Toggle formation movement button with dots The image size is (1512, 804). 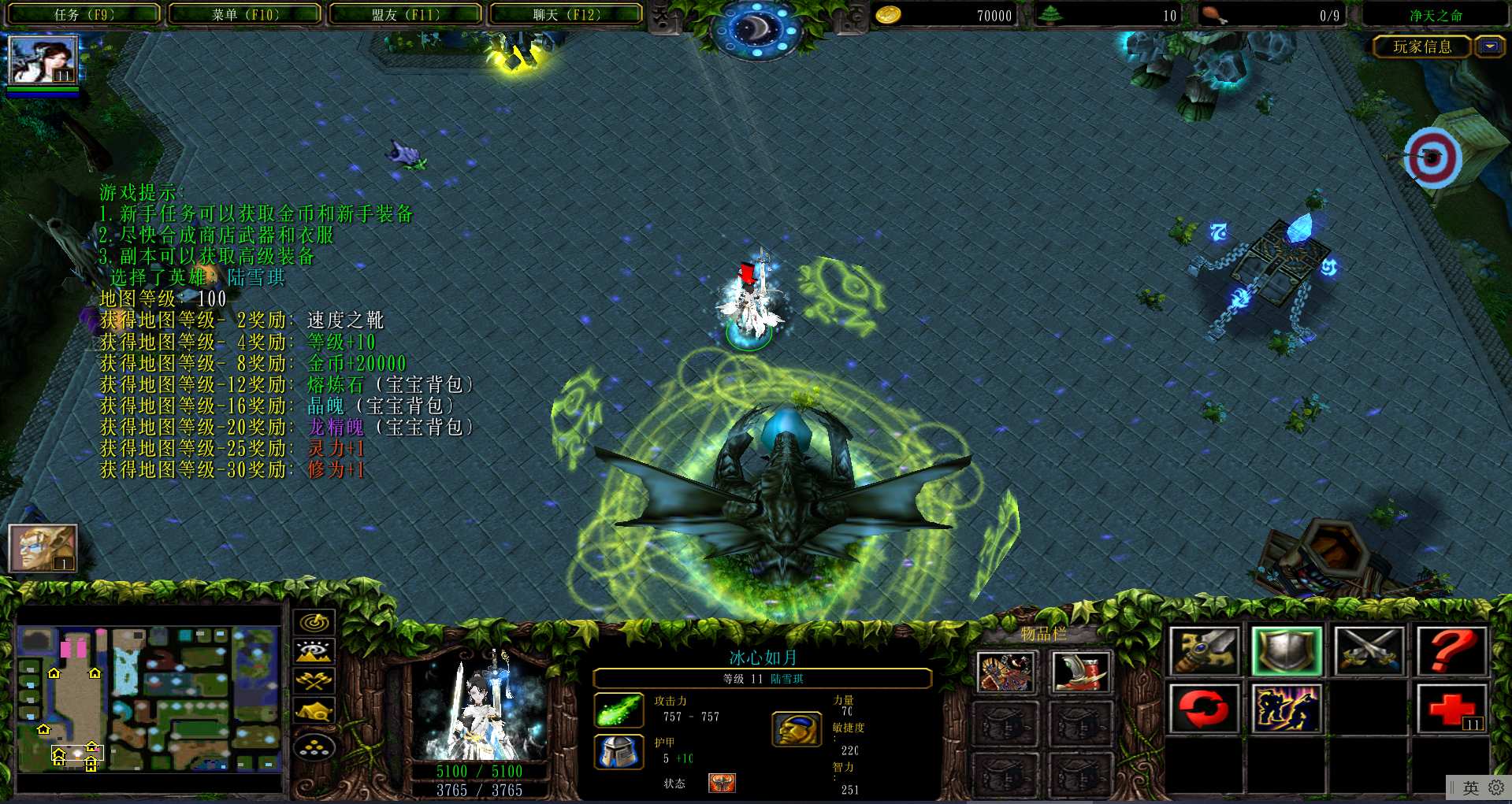[x=314, y=747]
